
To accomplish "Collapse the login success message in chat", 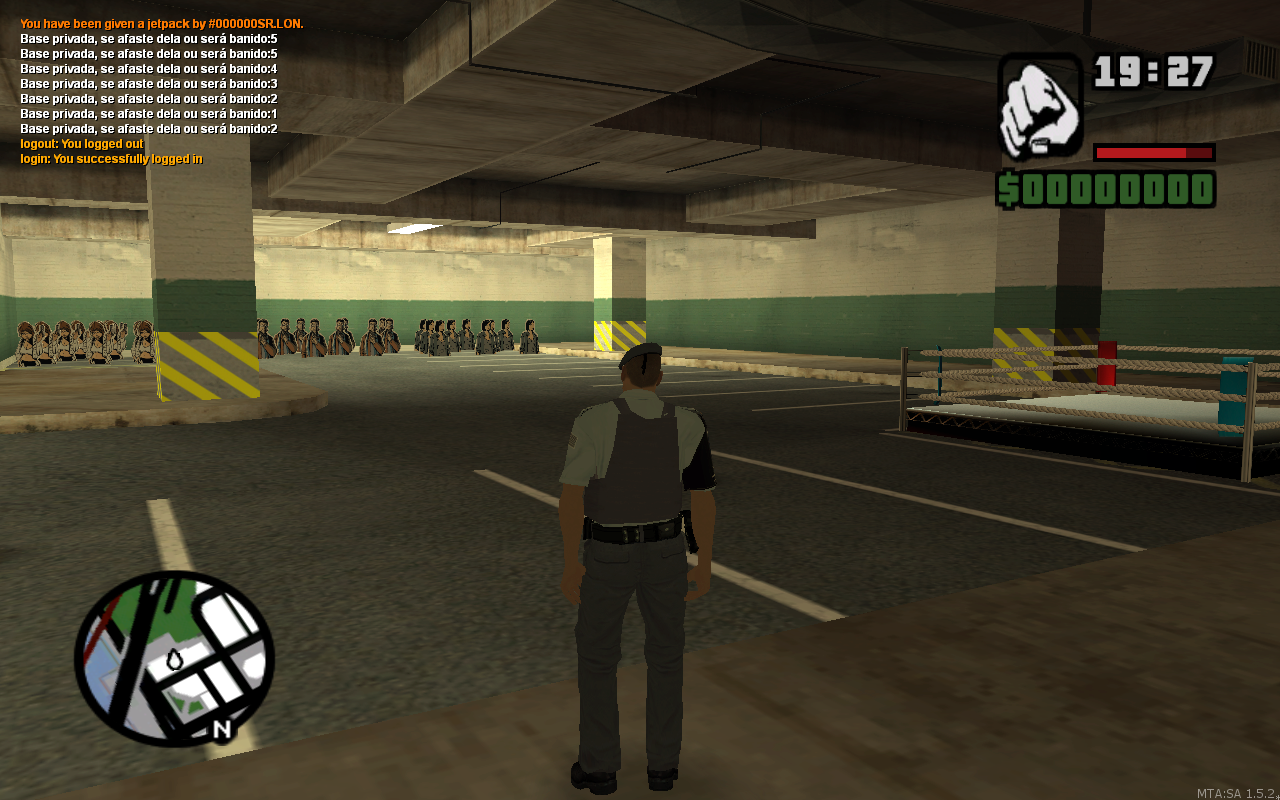I will 110,158.
